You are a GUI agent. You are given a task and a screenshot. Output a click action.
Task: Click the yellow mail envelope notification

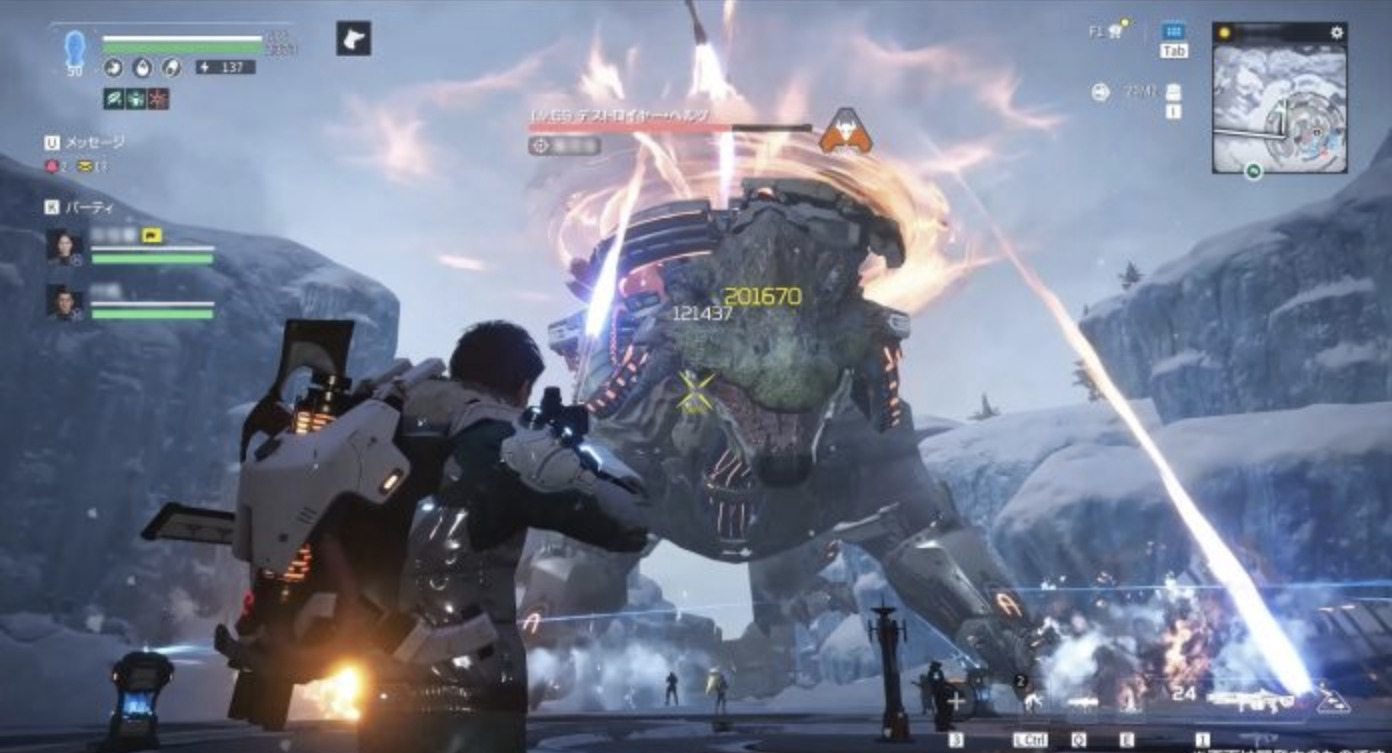pos(85,167)
